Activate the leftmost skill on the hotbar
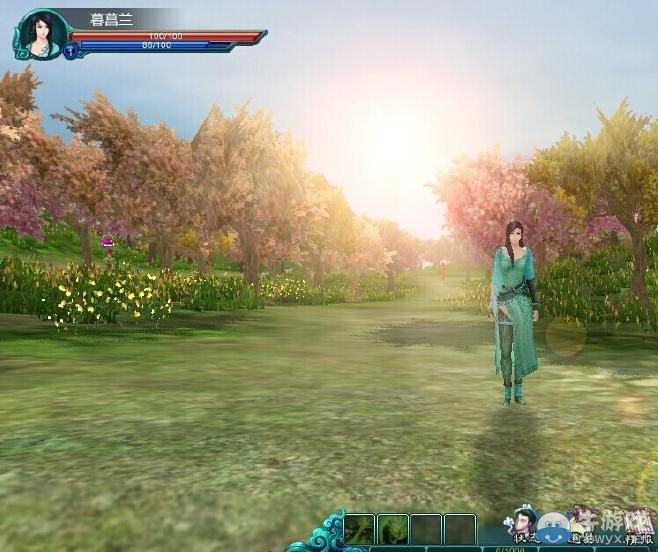 360,529
